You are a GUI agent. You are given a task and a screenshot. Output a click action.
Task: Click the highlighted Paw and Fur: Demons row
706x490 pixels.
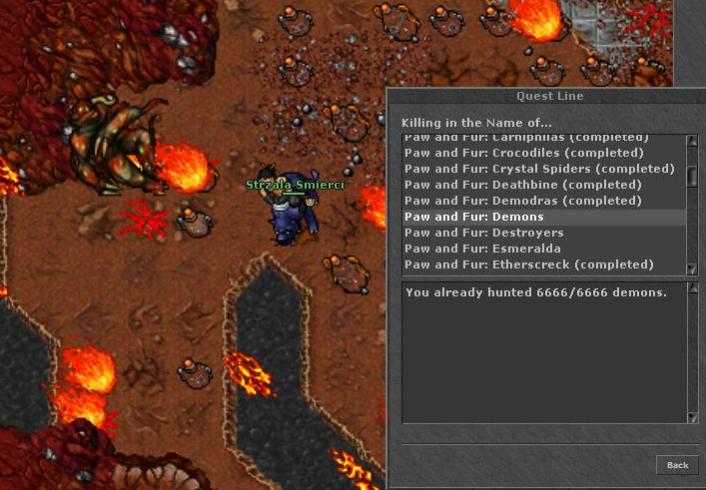coord(474,217)
